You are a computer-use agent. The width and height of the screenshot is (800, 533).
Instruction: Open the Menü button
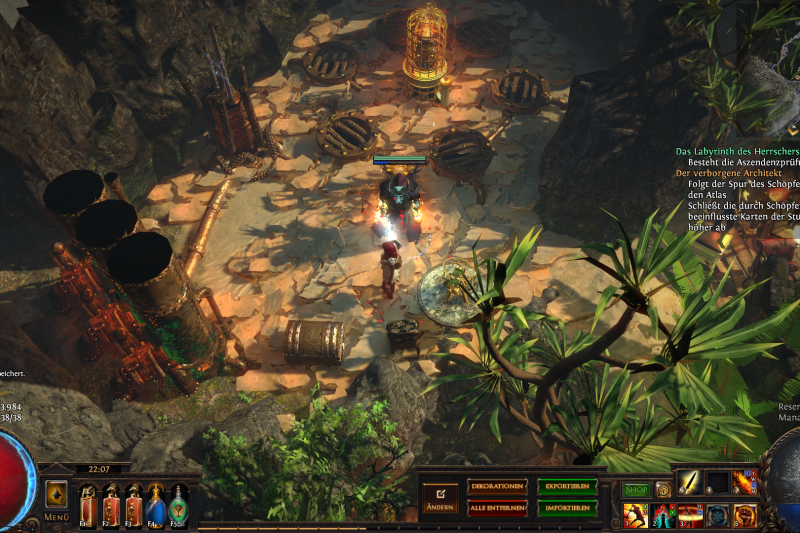(56, 517)
